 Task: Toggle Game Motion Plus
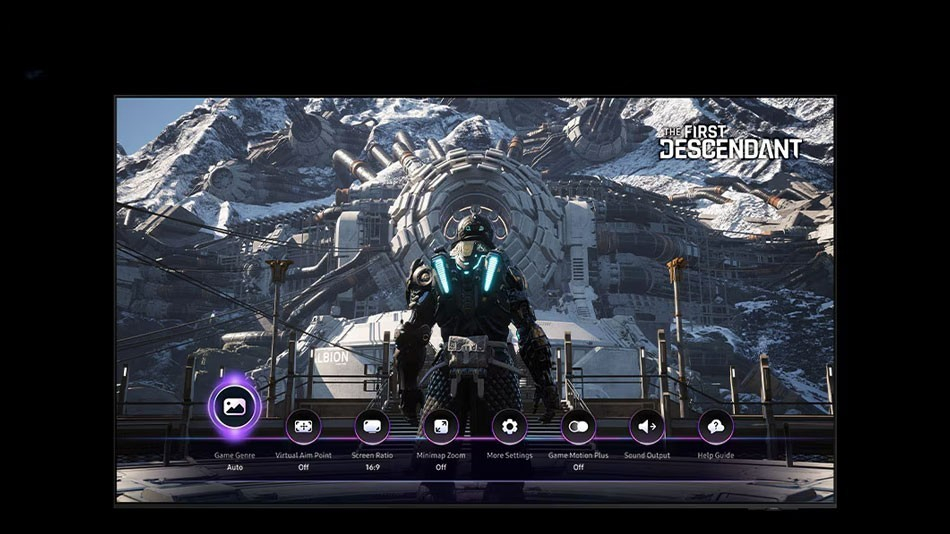tap(578, 426)
